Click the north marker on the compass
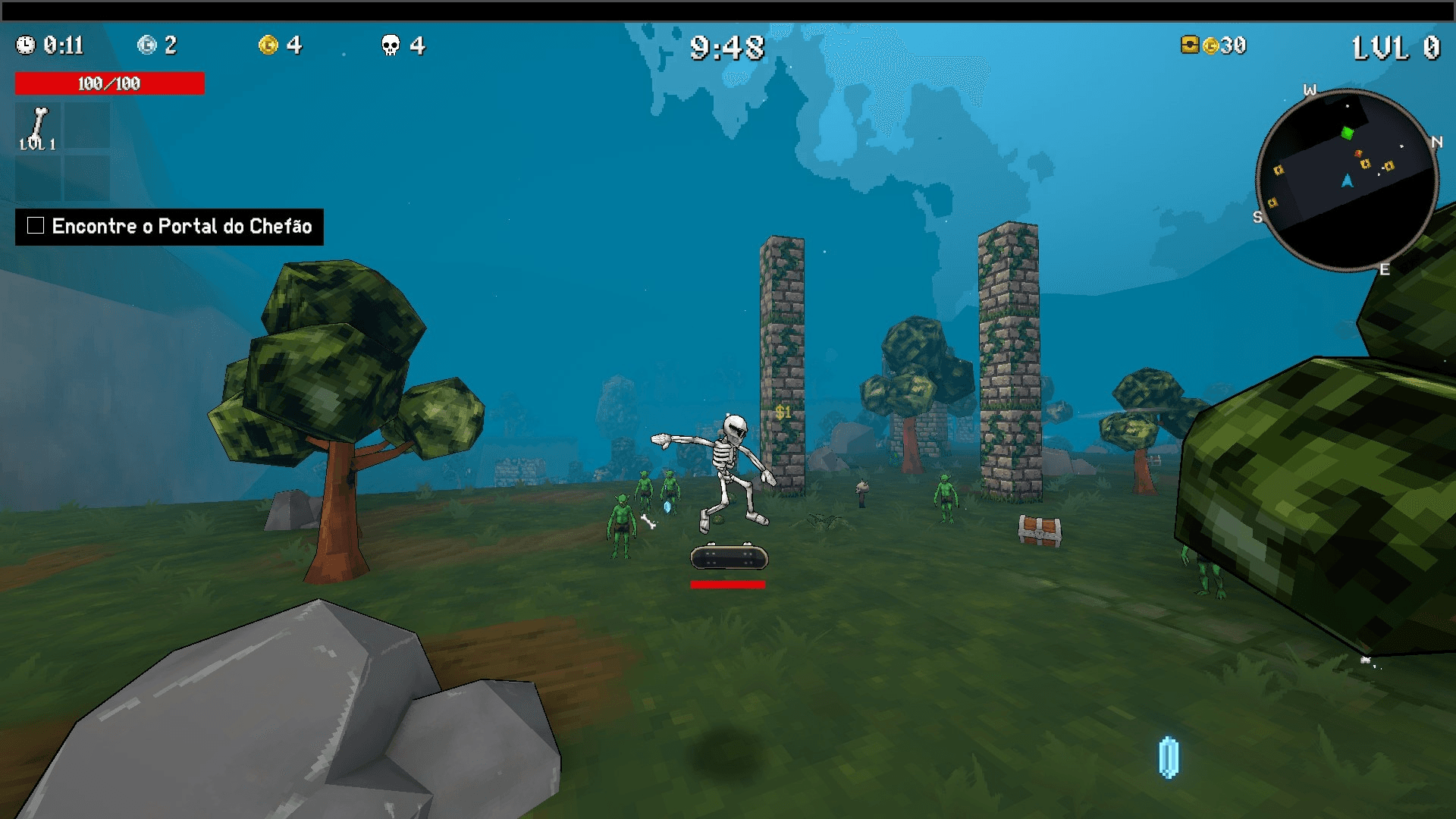The width and height of the screenshot is (1456, 819). pos(1439,142)
